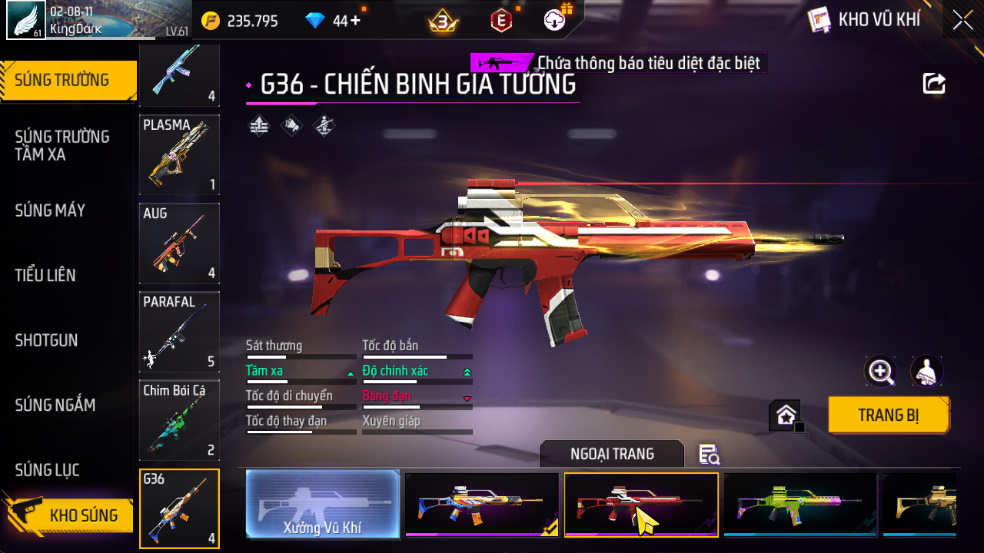984x553 pixels.
Task: Switch to SÚNG TRƯỜNG TẦM XA category
Action: [62, 145]
